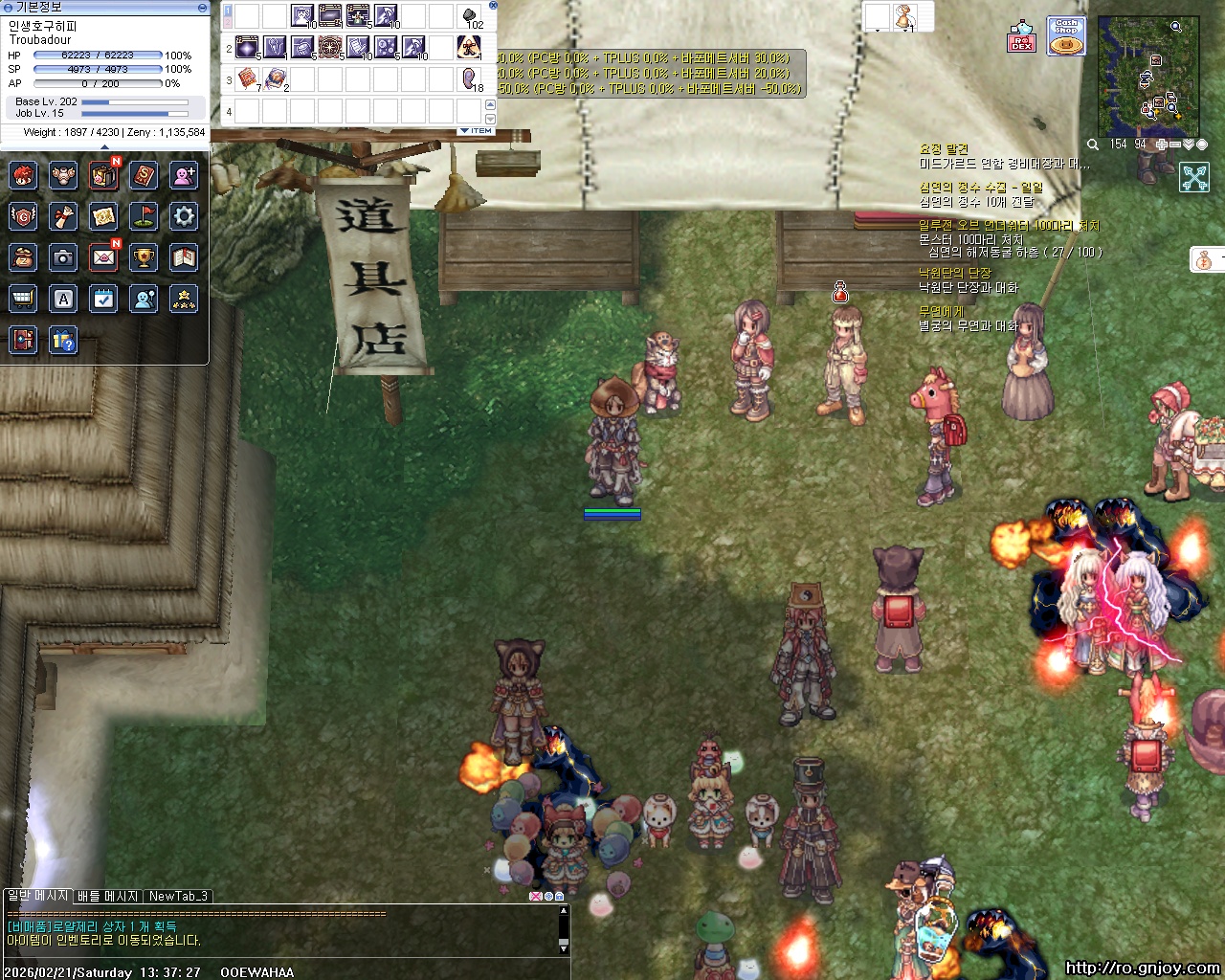
Task: Zoom out the minimap with minus button
Action: (1174, 145)
